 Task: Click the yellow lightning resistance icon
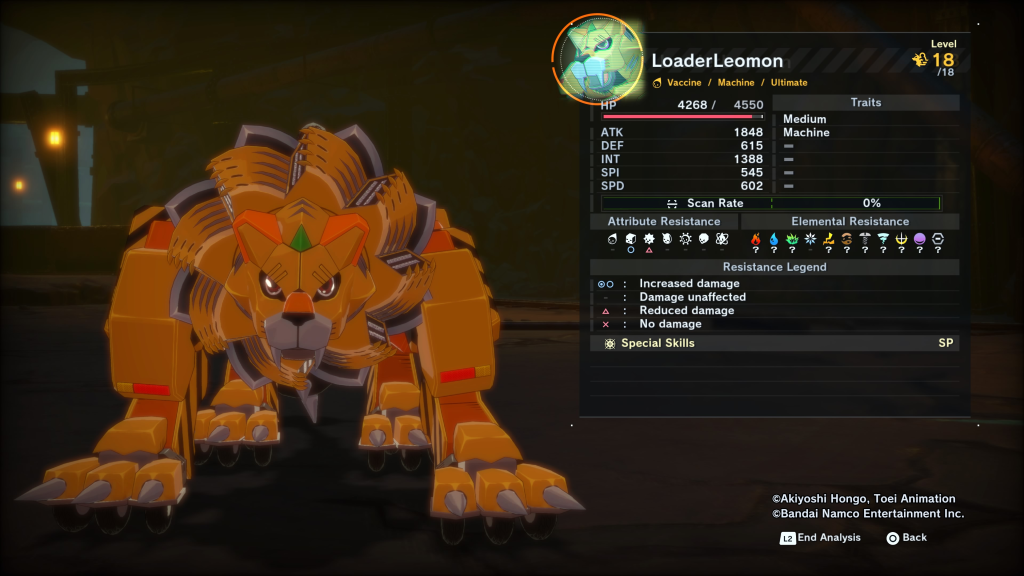pyautogui.click(x=828, y=240)
